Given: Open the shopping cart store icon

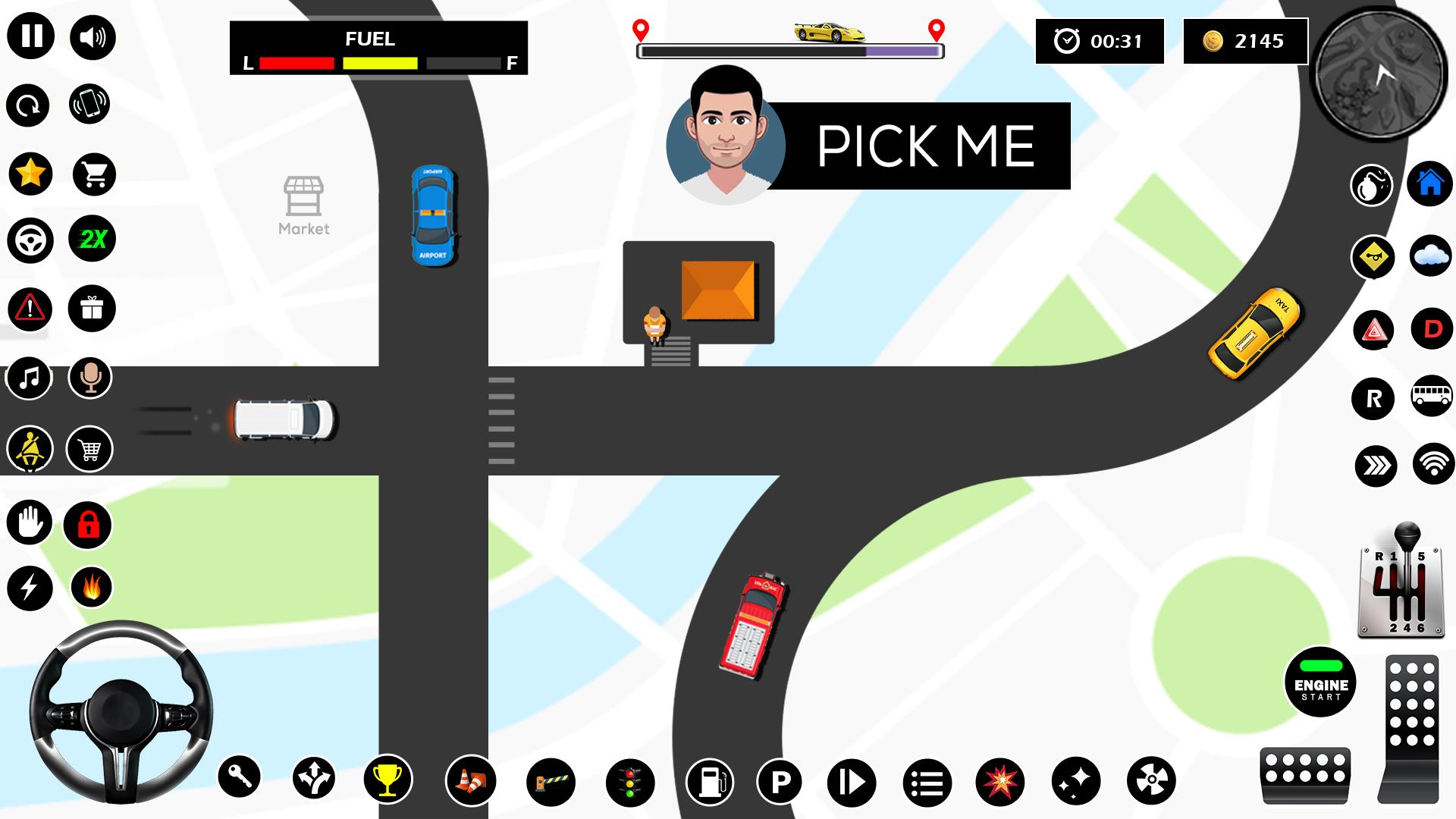Looking at the screenshot, I should (x=94, y=174).
